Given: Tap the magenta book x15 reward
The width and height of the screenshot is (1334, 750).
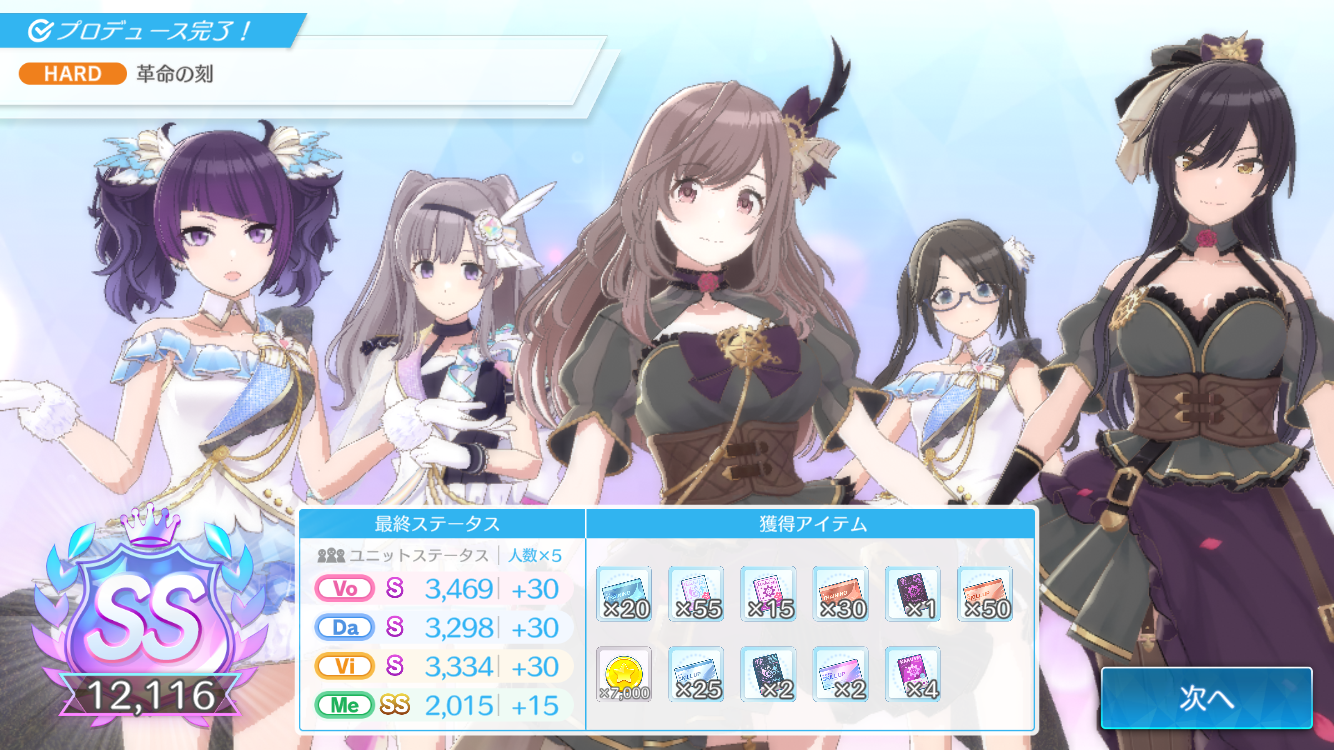Looking at the screenshot, I should [x=768, y=594].
